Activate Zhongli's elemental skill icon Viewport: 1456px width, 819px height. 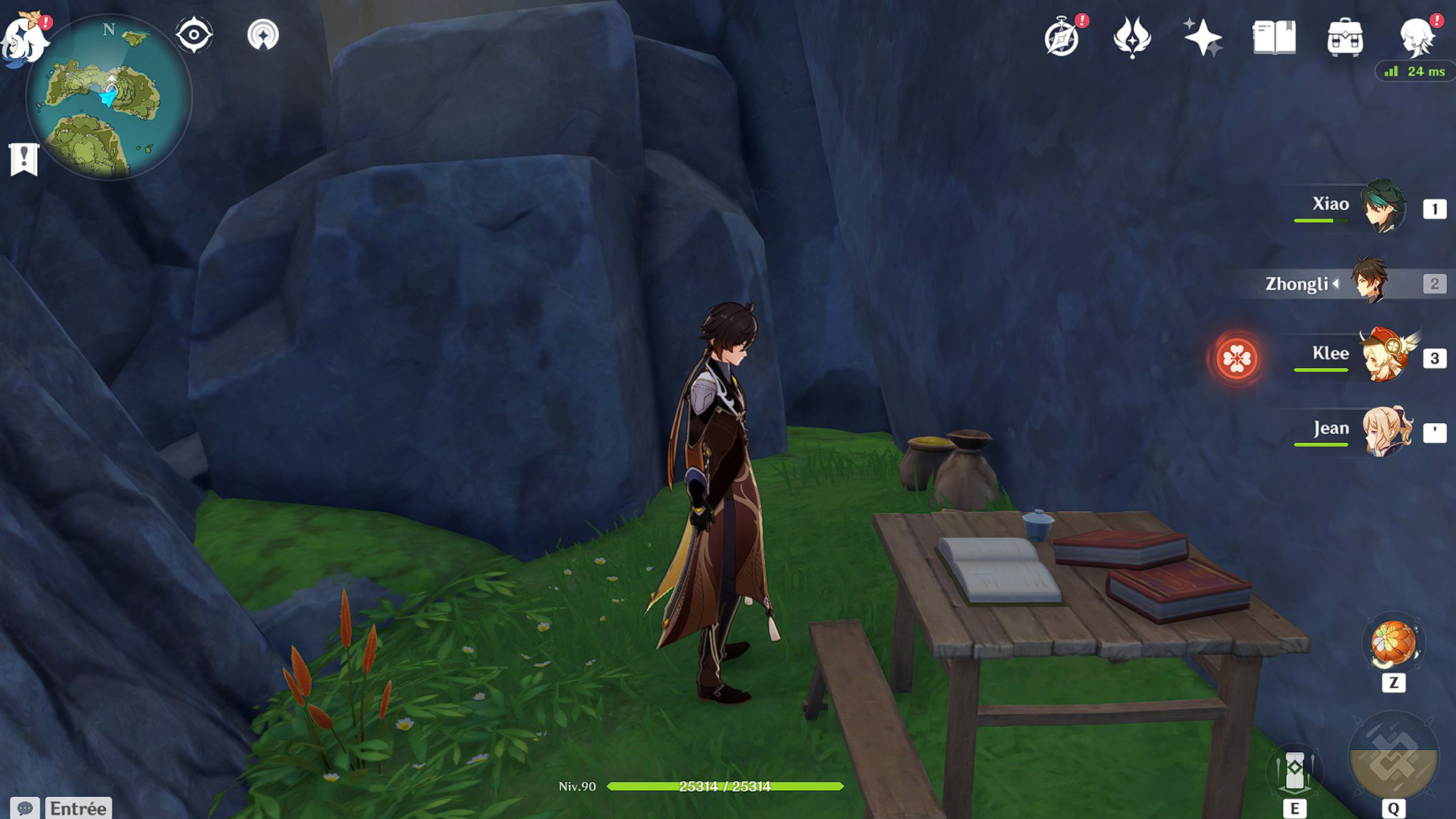pos(1294,772)
